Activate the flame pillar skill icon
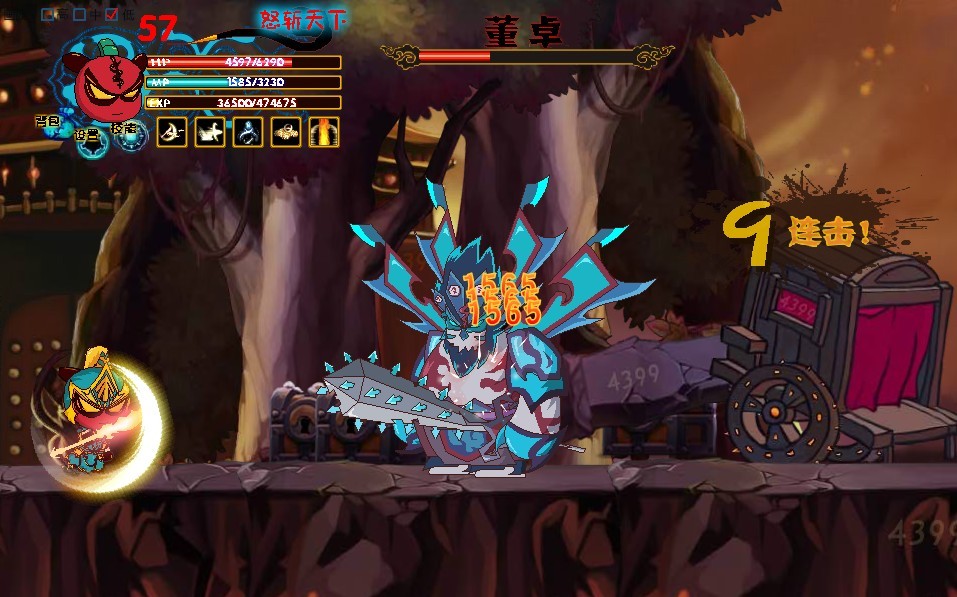The image size is (957, 597). 324,132
